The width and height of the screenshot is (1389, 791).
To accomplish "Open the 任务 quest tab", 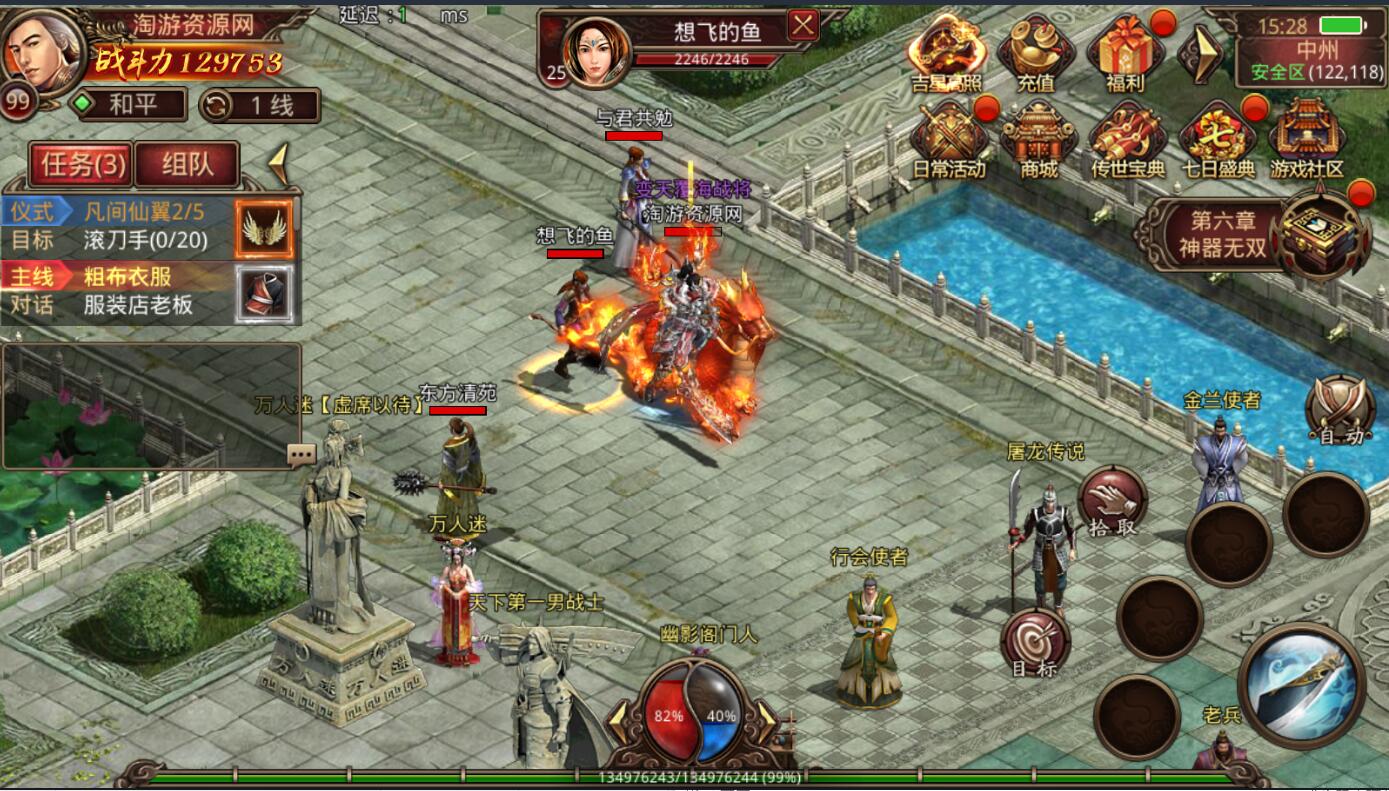I will click(82, 164).
